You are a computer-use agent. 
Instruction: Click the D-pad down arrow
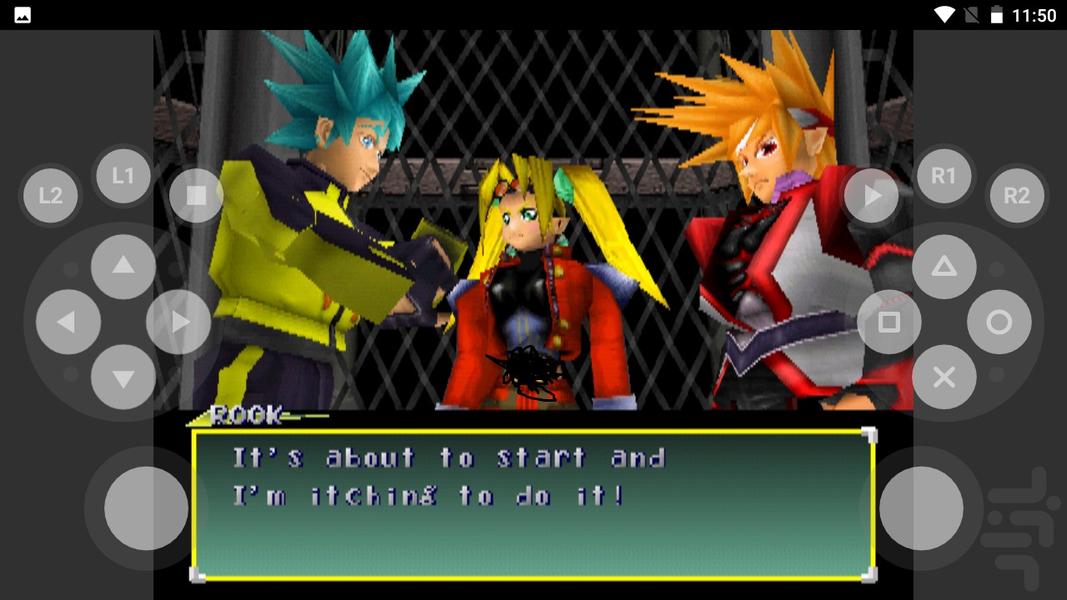tap(123, 377)
